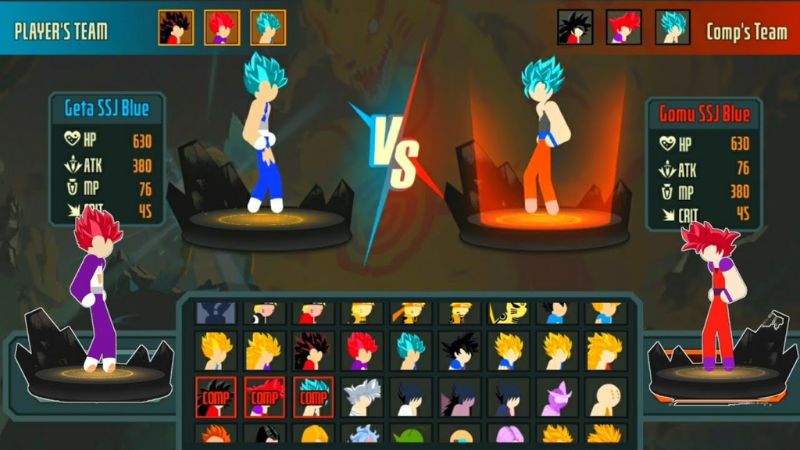Select the unmarked blue-haired fighter in the grid
This screenshot has height=450, width=800.
410,351
